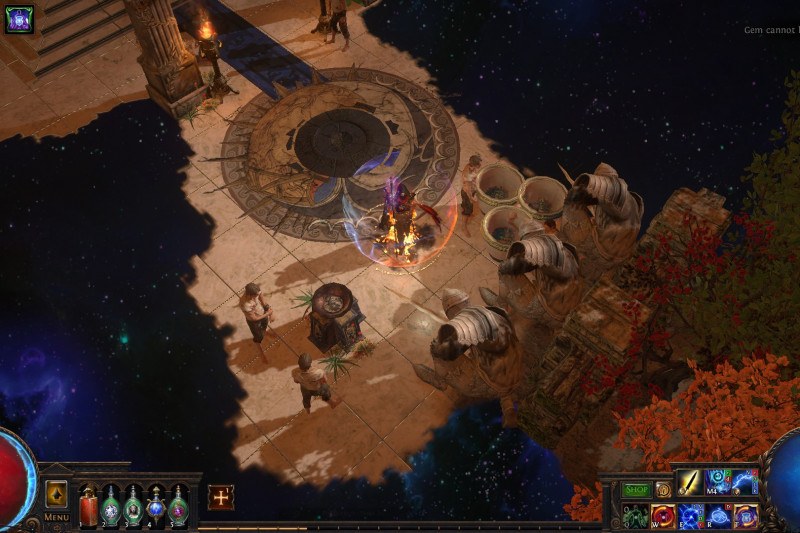Use the purple-gem flask in slot 5
Image resolution: width=800 pixels, height=533 pixels.
point(178,506)
